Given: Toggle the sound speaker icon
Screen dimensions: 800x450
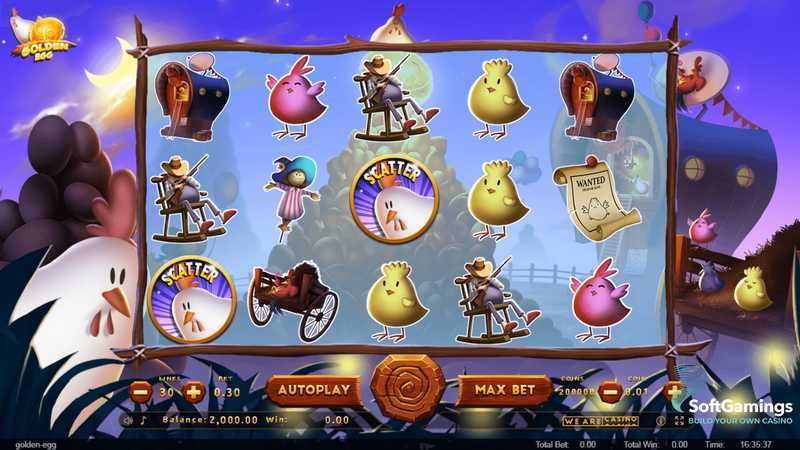Looking at the screenshot, I should [128, 421].
